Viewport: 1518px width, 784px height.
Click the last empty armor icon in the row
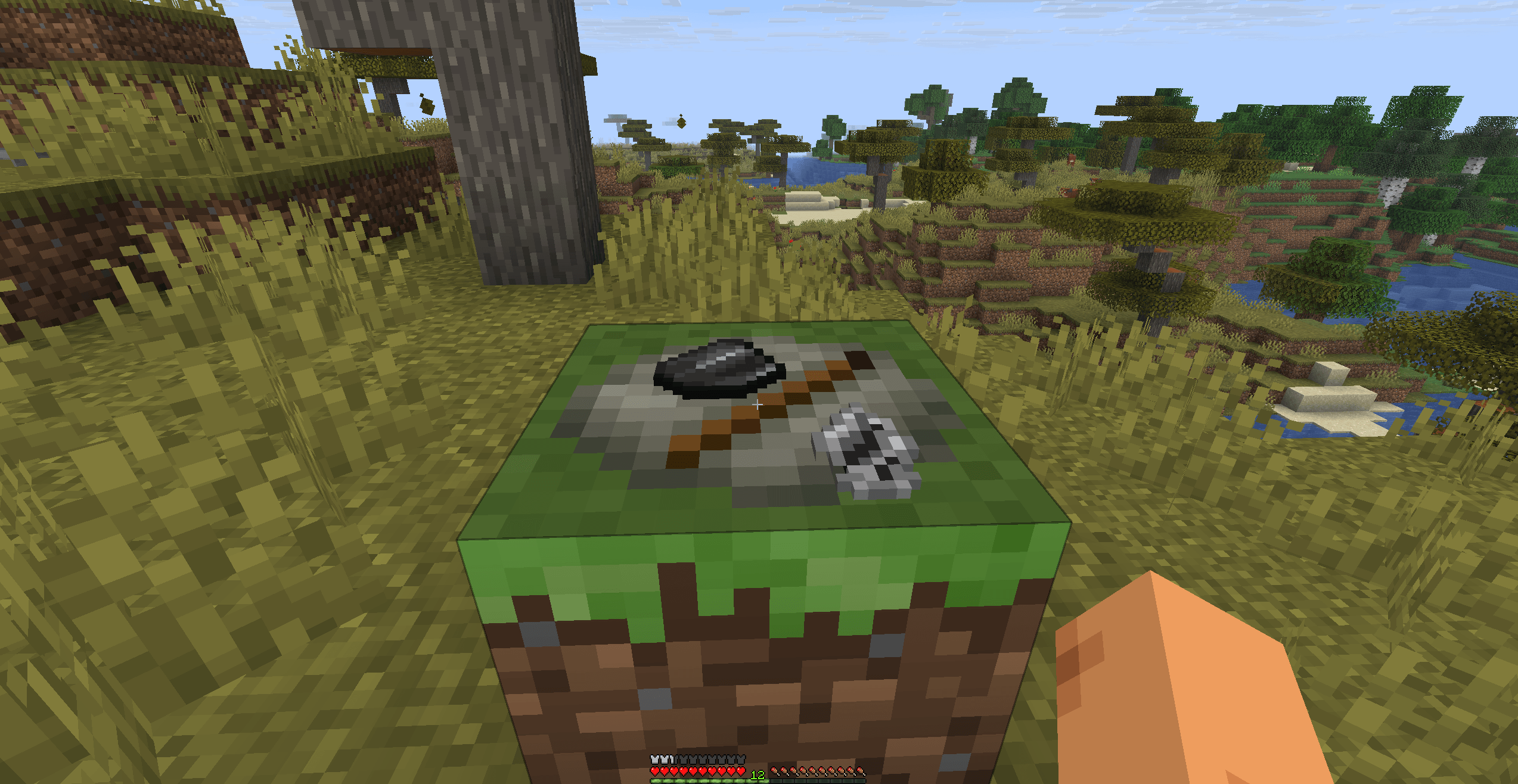741,759
